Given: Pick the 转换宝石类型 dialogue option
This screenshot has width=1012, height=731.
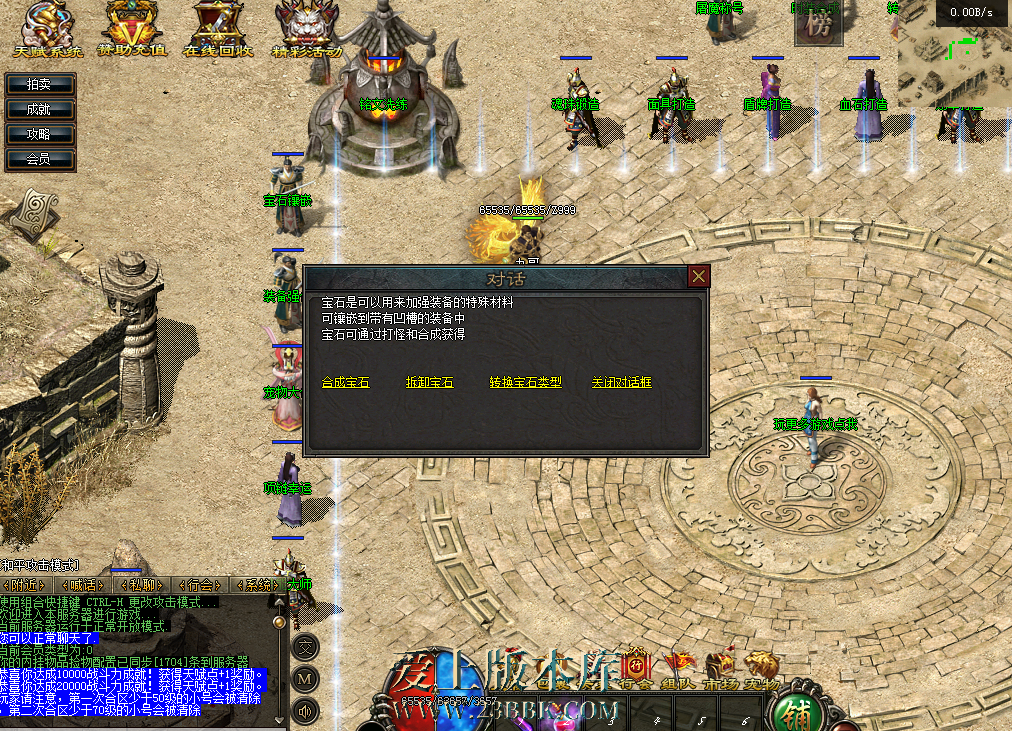Looking at the screenshot, I should point(525,382).
